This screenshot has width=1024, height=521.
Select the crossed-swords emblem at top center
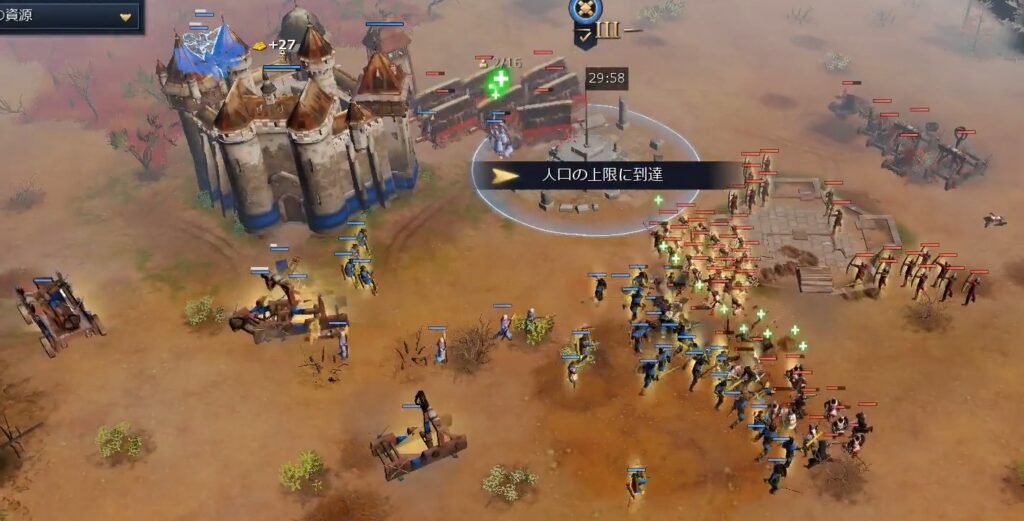click(x=585, y=11)
